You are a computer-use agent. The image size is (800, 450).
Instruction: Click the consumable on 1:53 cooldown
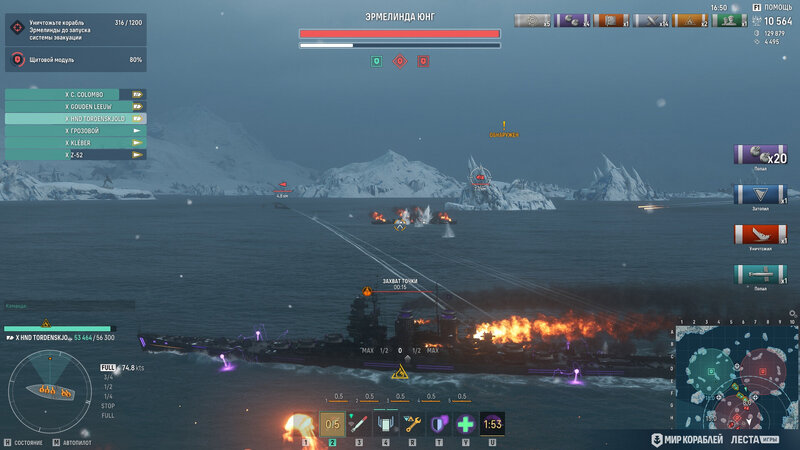pos(492,424)
